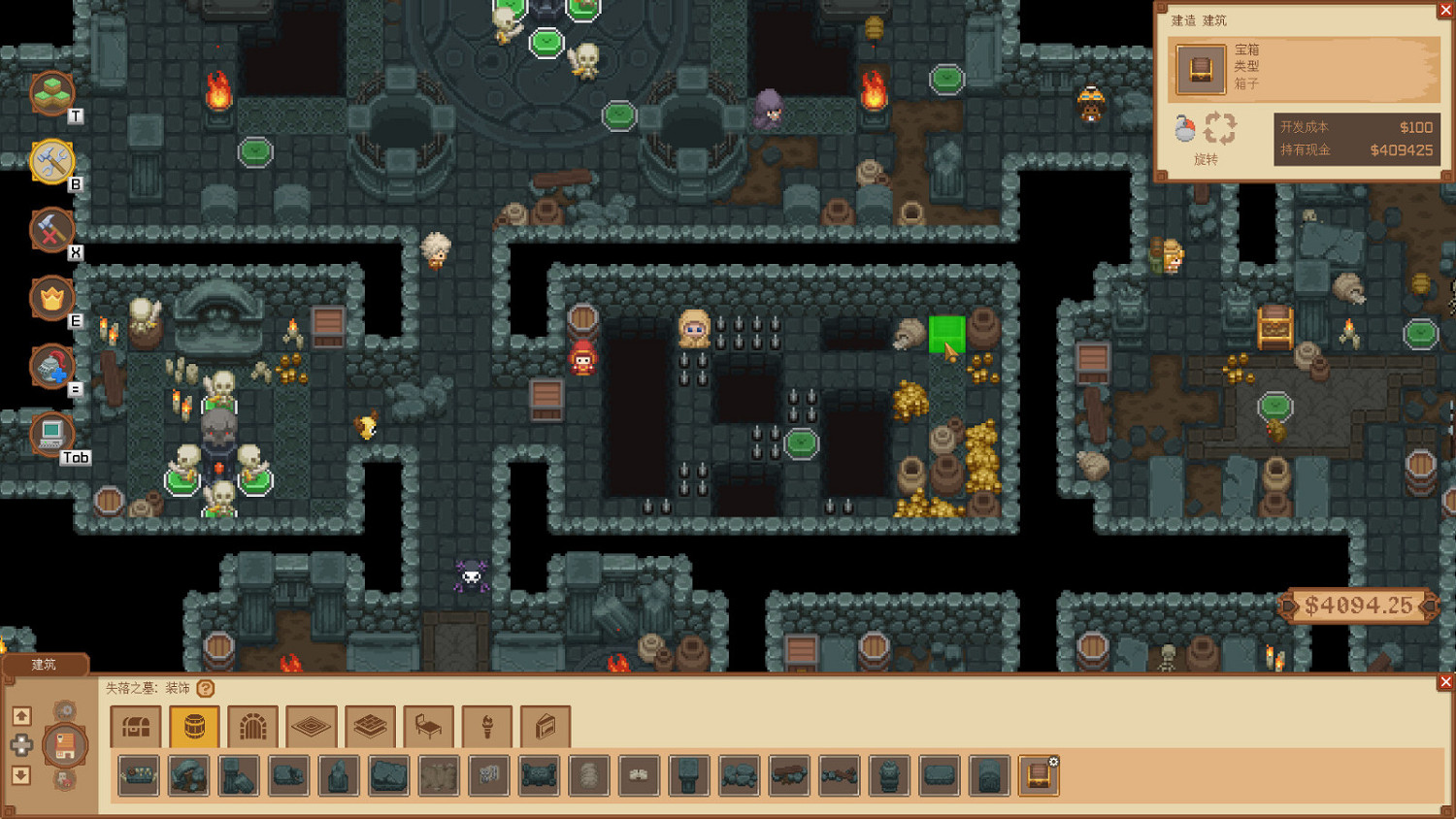
Task: Open the chest category in the build menu
Action: pos(136,725)
